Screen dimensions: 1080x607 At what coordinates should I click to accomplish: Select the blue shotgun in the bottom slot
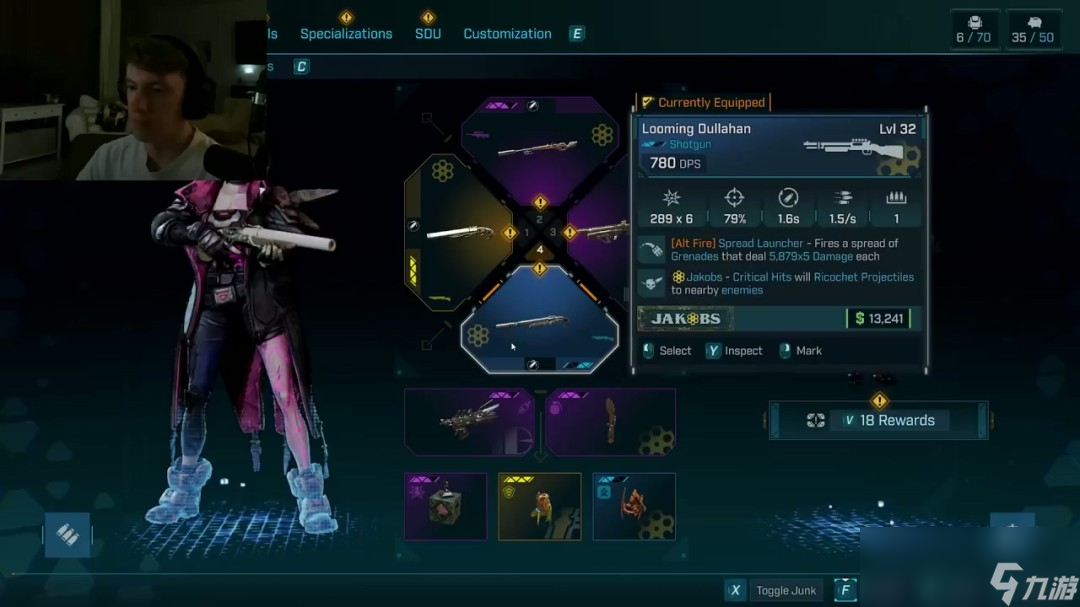[540, 322]
